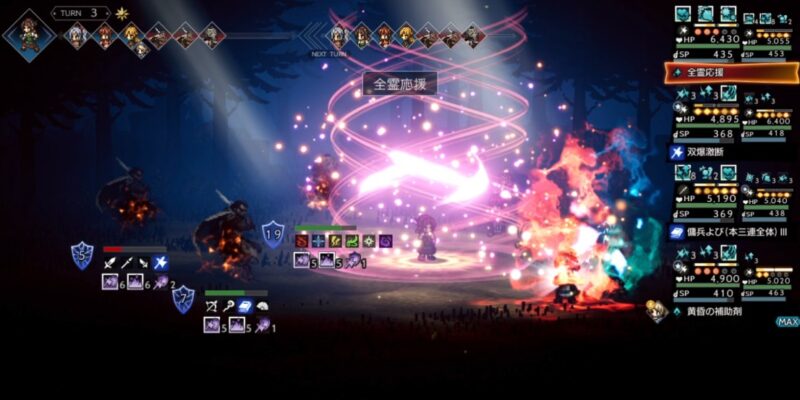The height and width of the screenshot is (400, 800).
Task: Select the party member with 4,895 HP
Action: click(x=706, y=114)
